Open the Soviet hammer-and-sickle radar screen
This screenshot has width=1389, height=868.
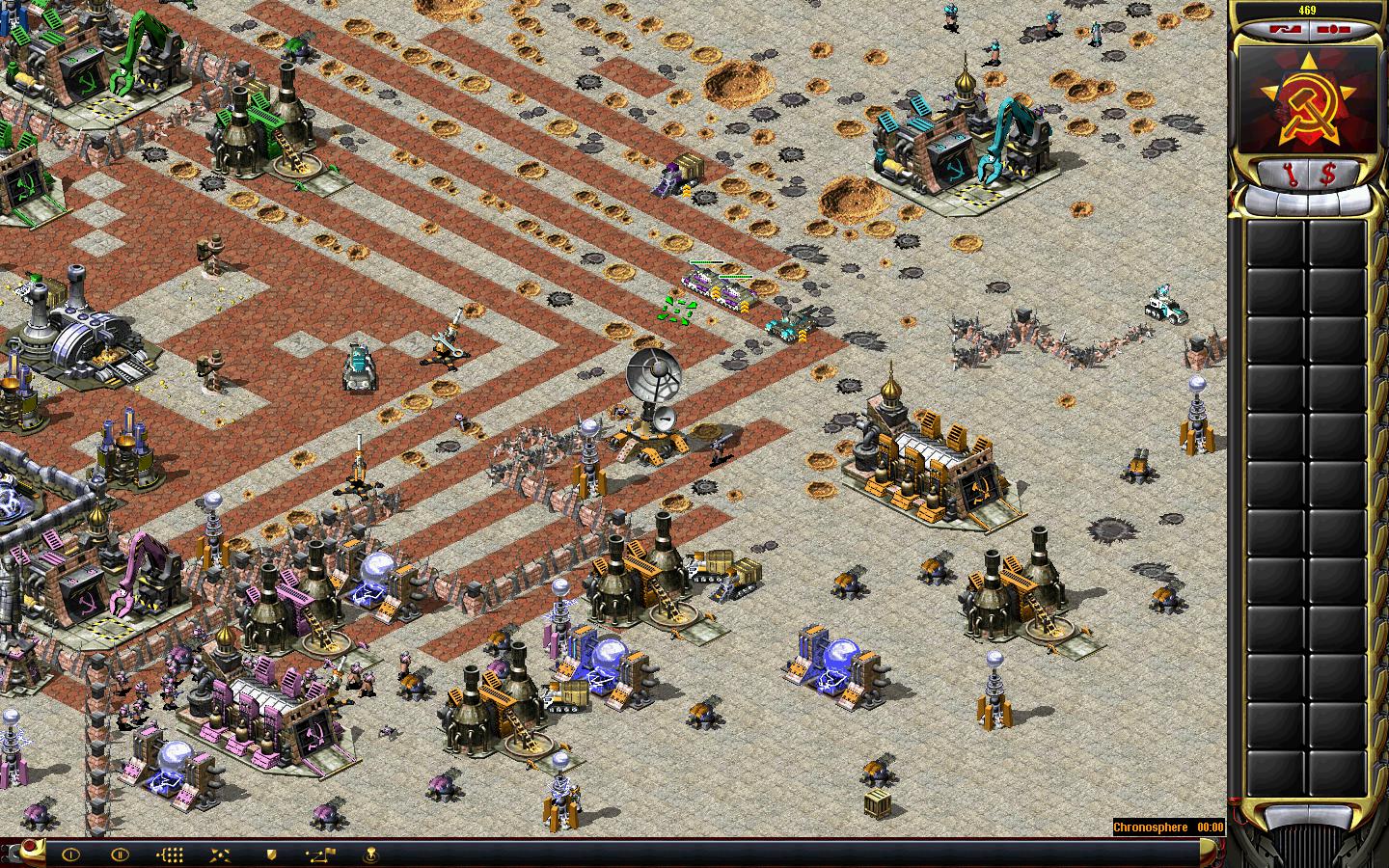[x=1308, y=99]
